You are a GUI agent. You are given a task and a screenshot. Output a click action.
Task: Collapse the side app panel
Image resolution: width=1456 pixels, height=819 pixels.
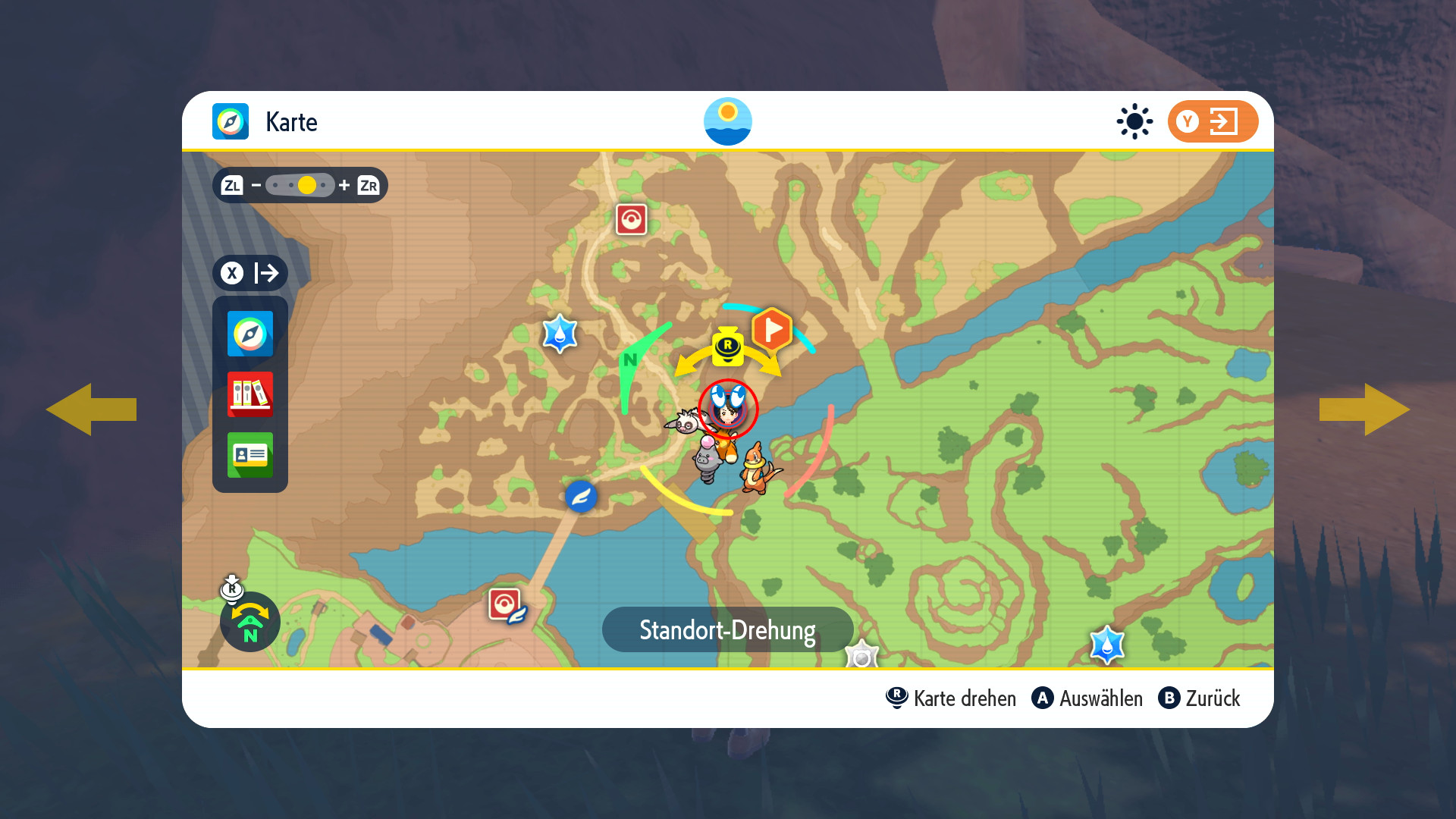pos(250,273)
